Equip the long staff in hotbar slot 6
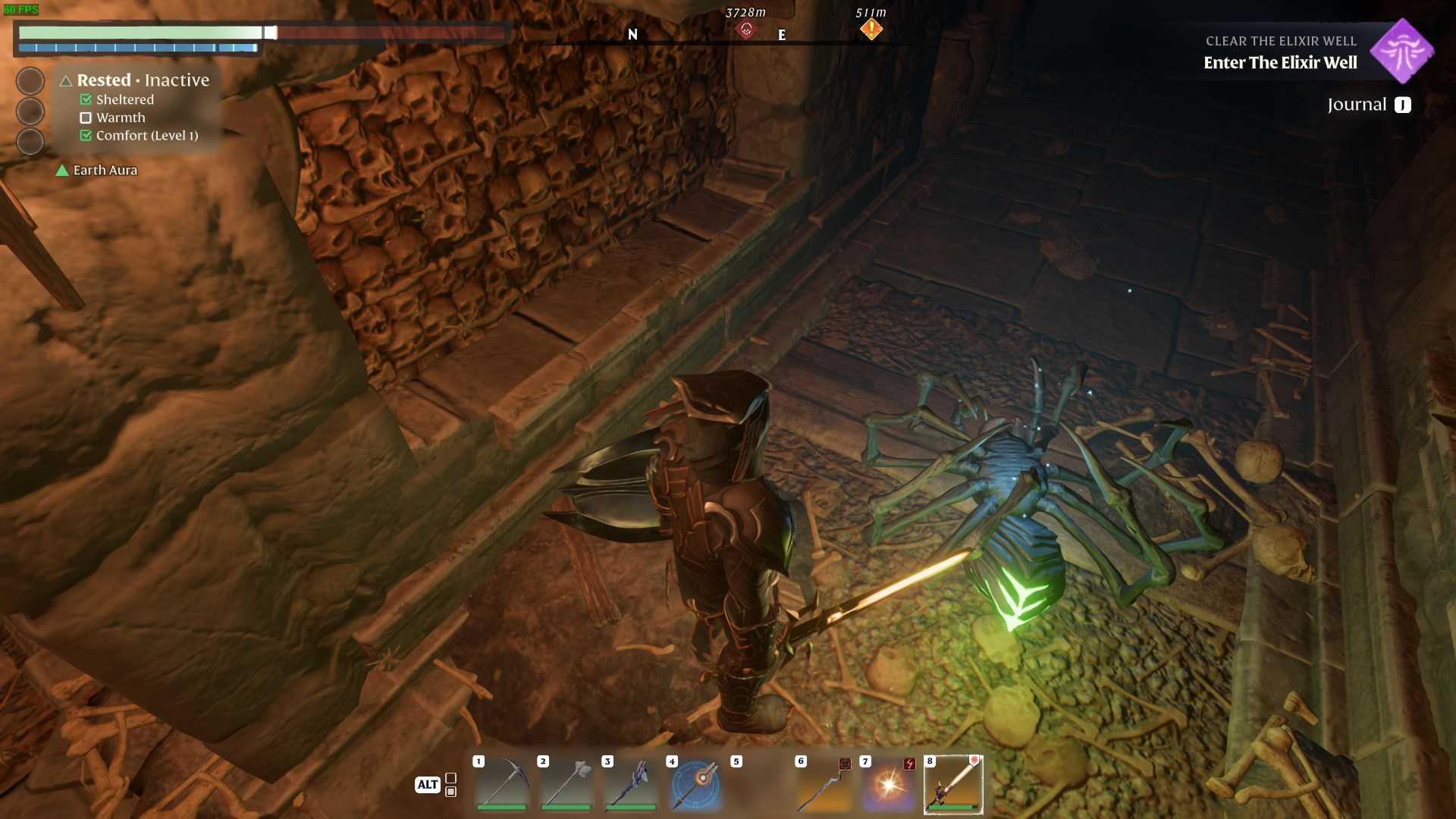The height and width of the screenshot is (819, 1456). click(824, 783)
